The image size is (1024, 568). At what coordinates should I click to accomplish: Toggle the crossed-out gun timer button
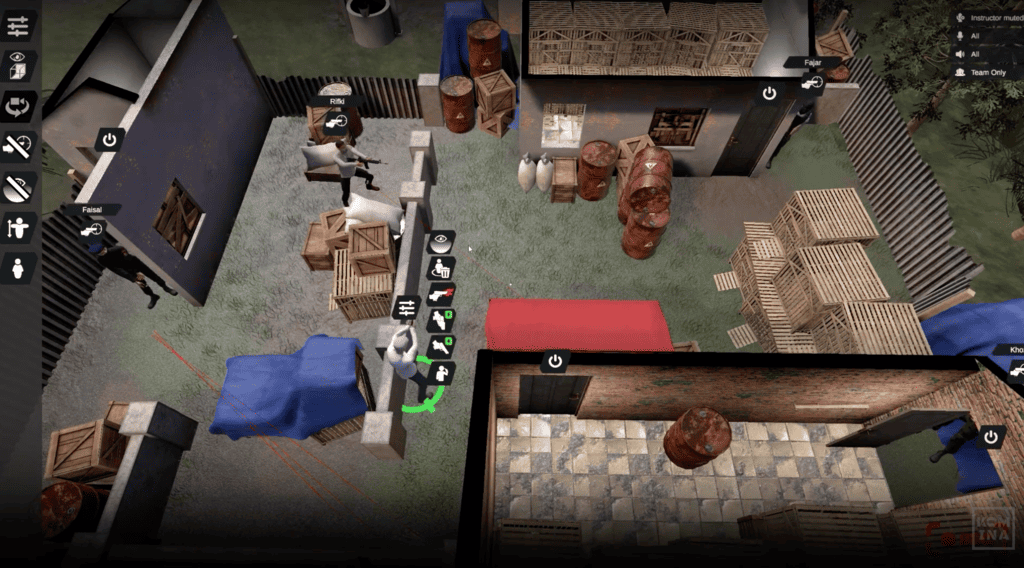[20, 146]
